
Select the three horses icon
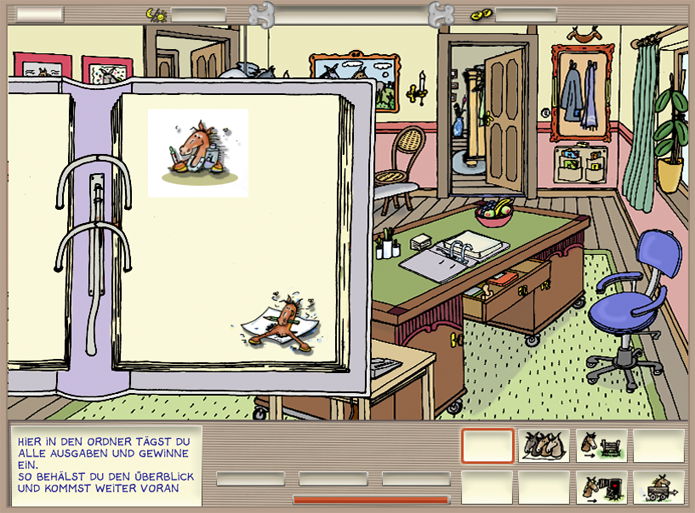(545, 445)
